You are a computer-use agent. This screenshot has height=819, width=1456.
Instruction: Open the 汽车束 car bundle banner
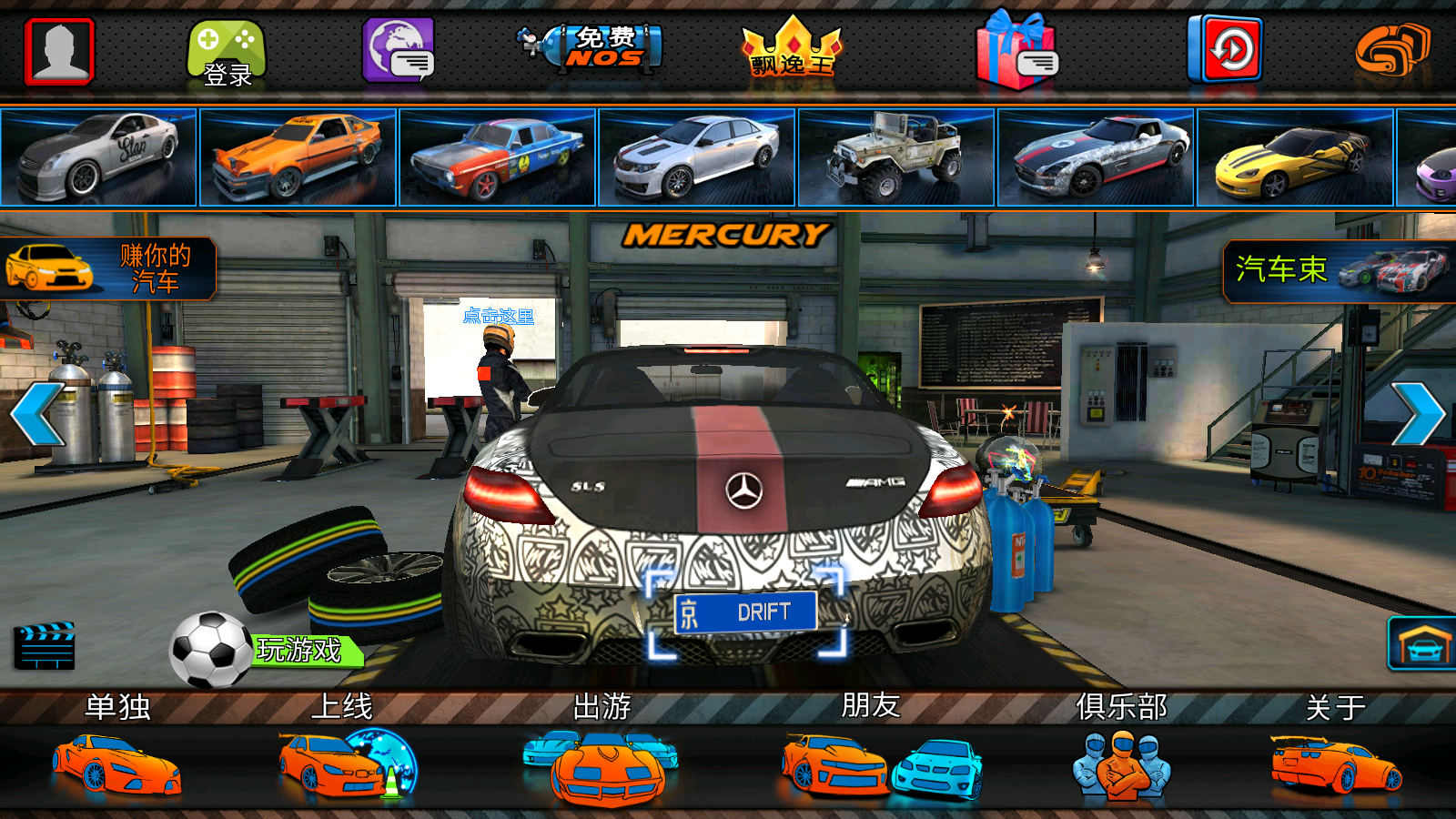[x=1340, y=270]
